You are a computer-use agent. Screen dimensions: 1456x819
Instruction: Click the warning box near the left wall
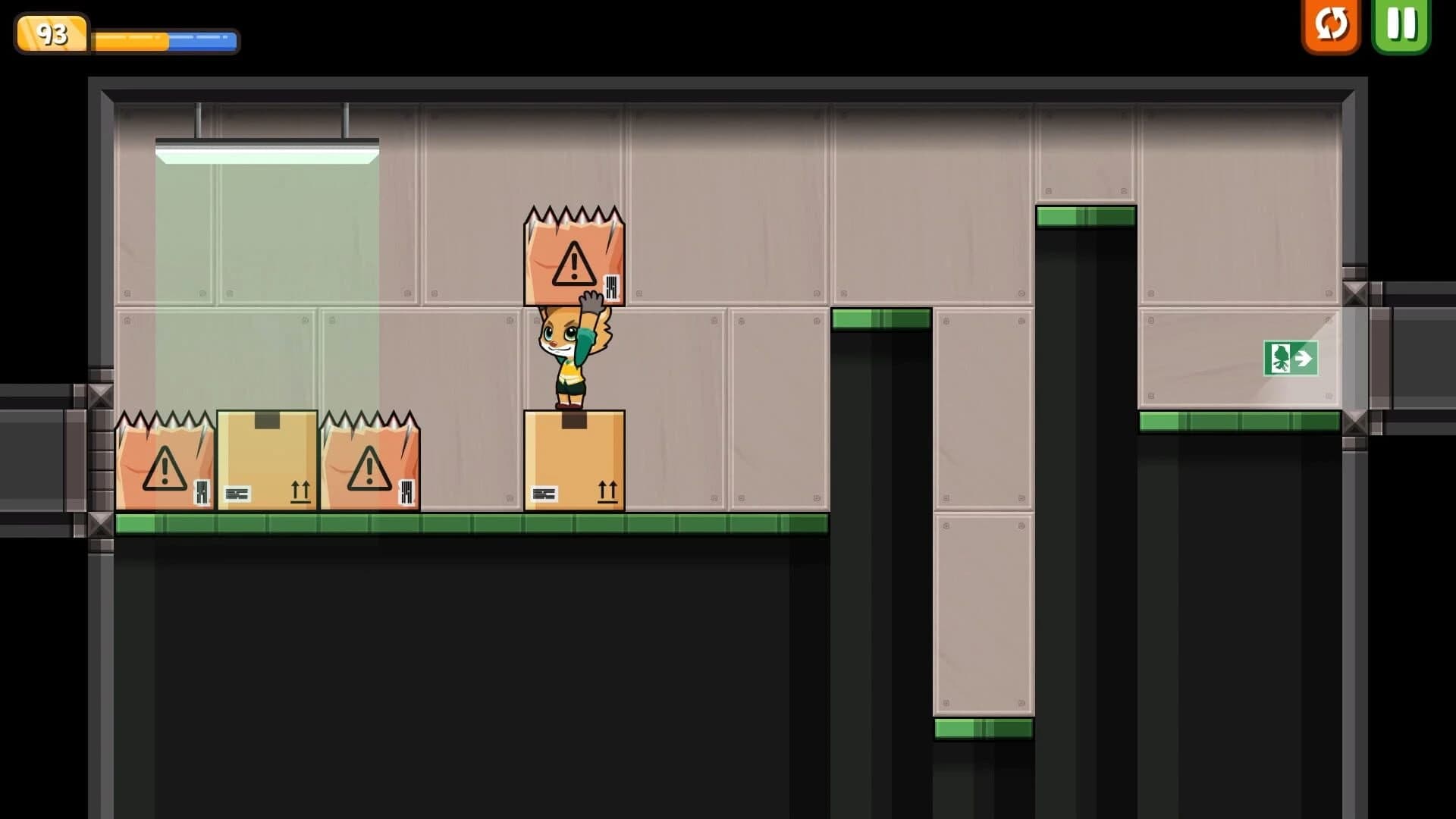pos(163,464)
